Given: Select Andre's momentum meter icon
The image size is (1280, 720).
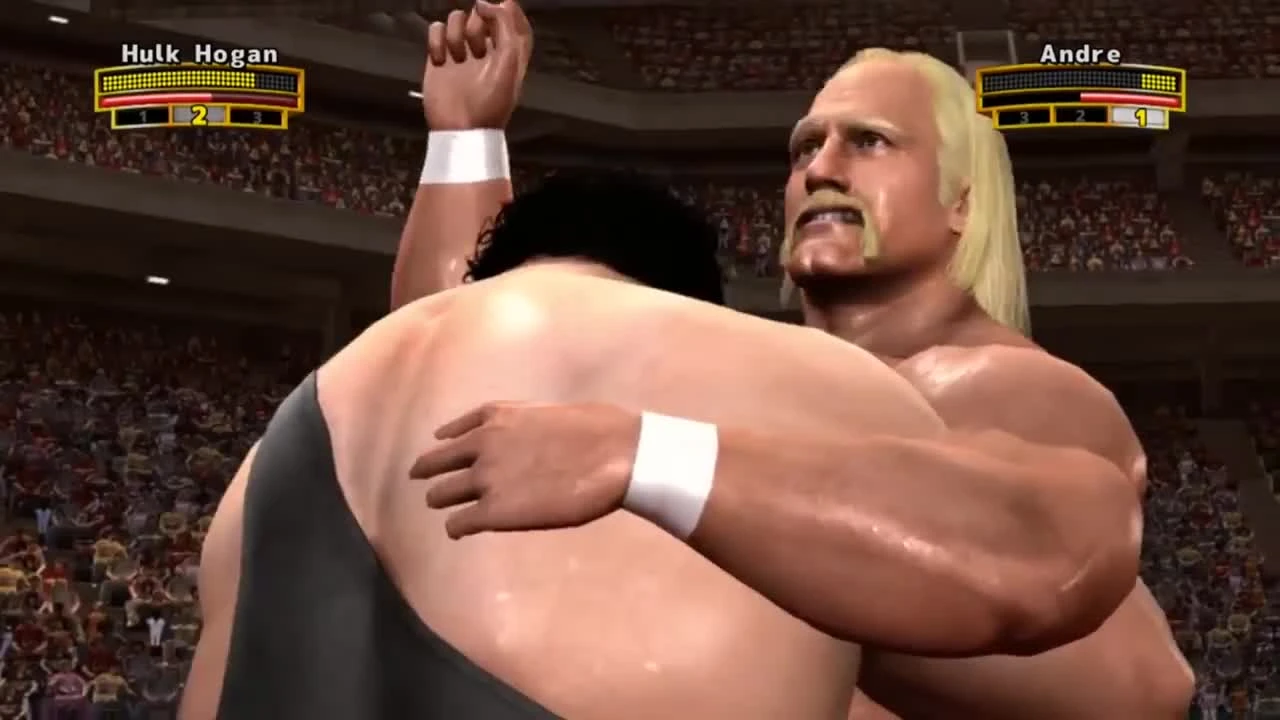Looking at the screenshot, I should (1078, 82).
